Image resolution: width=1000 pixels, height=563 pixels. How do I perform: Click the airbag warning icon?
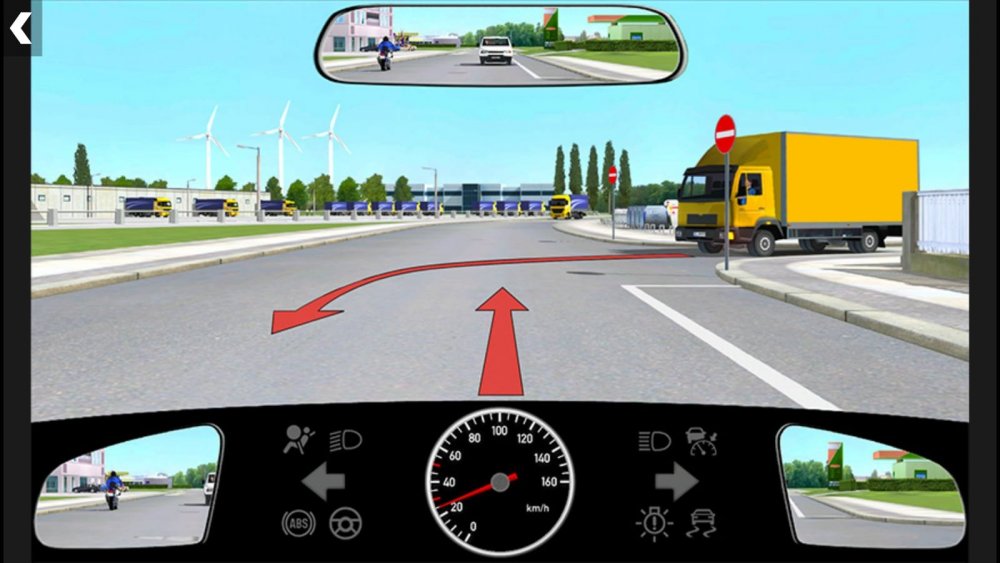(299, 440)
